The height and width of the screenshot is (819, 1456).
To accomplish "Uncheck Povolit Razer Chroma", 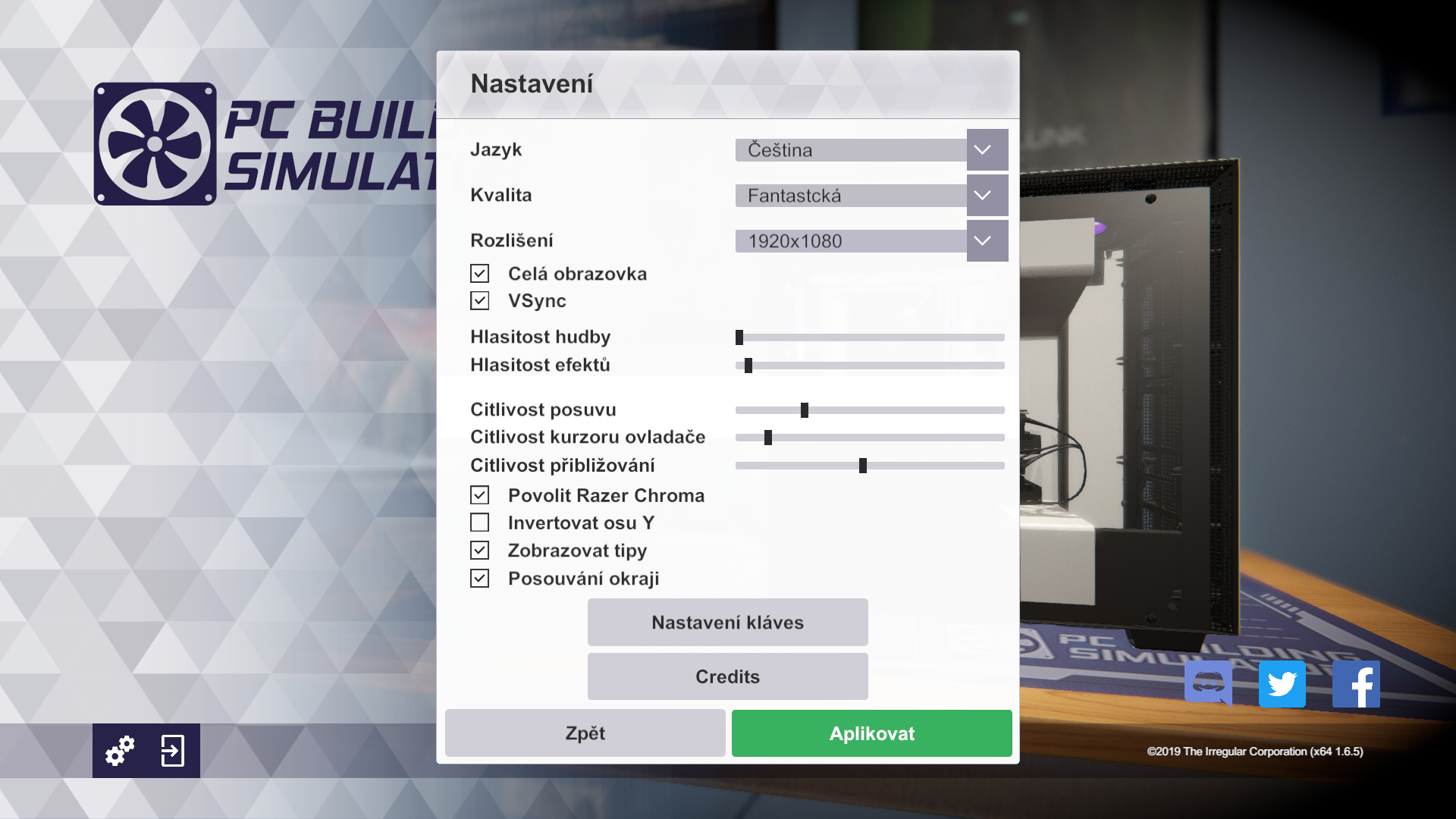I will (479, 495).
